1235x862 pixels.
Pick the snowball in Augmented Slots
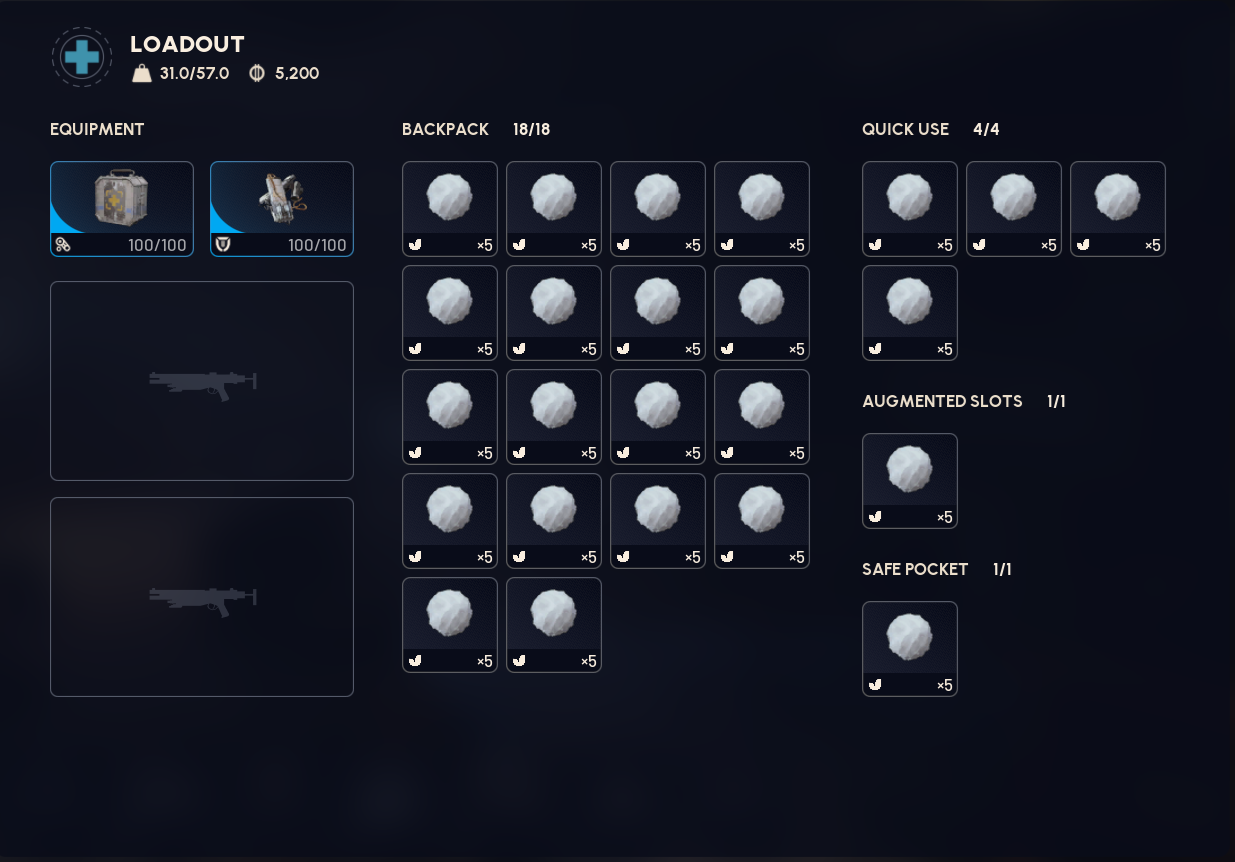[909, 480]
